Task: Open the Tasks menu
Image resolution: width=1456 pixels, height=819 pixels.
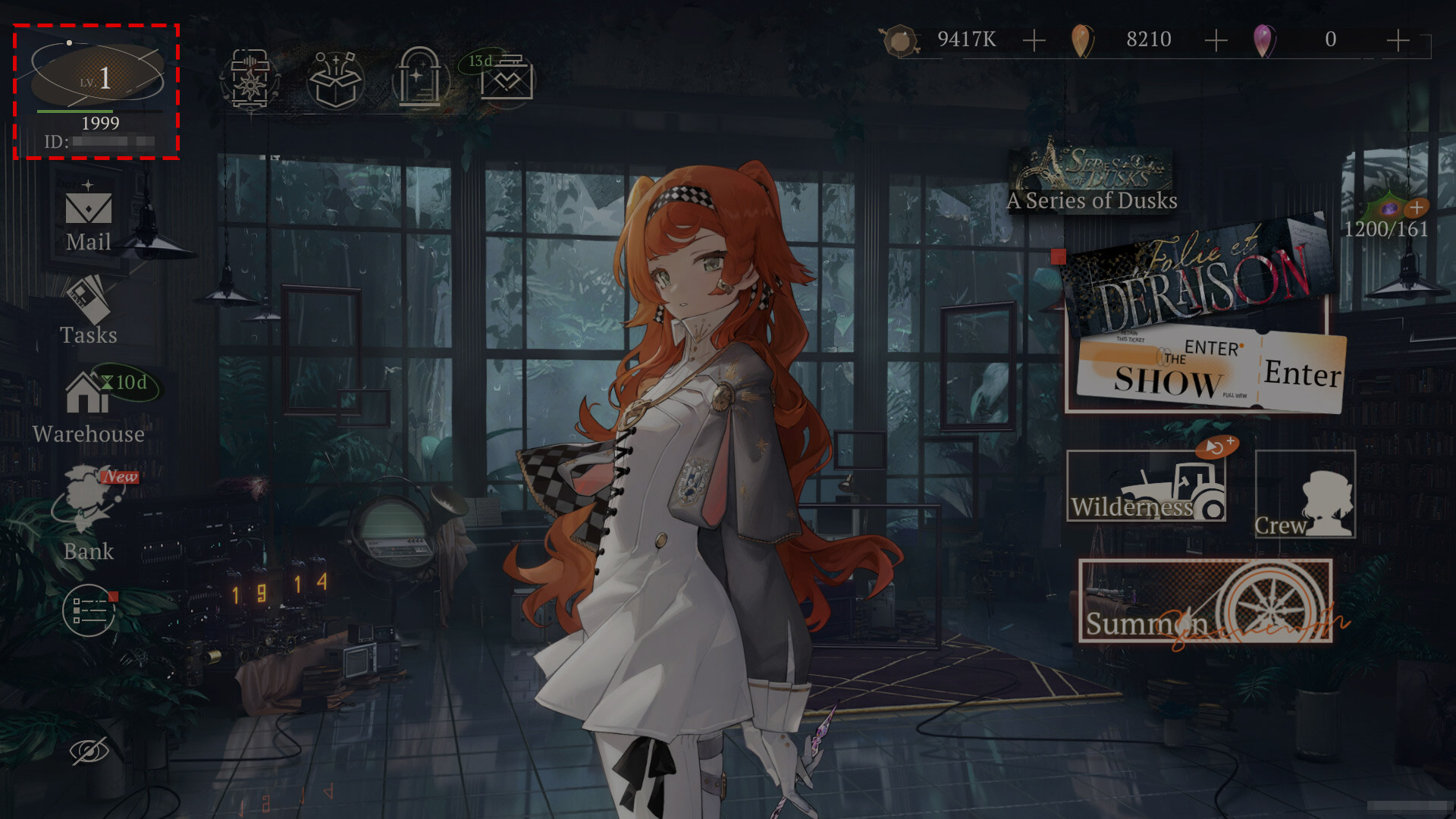Action: click(x=89, y=312)
